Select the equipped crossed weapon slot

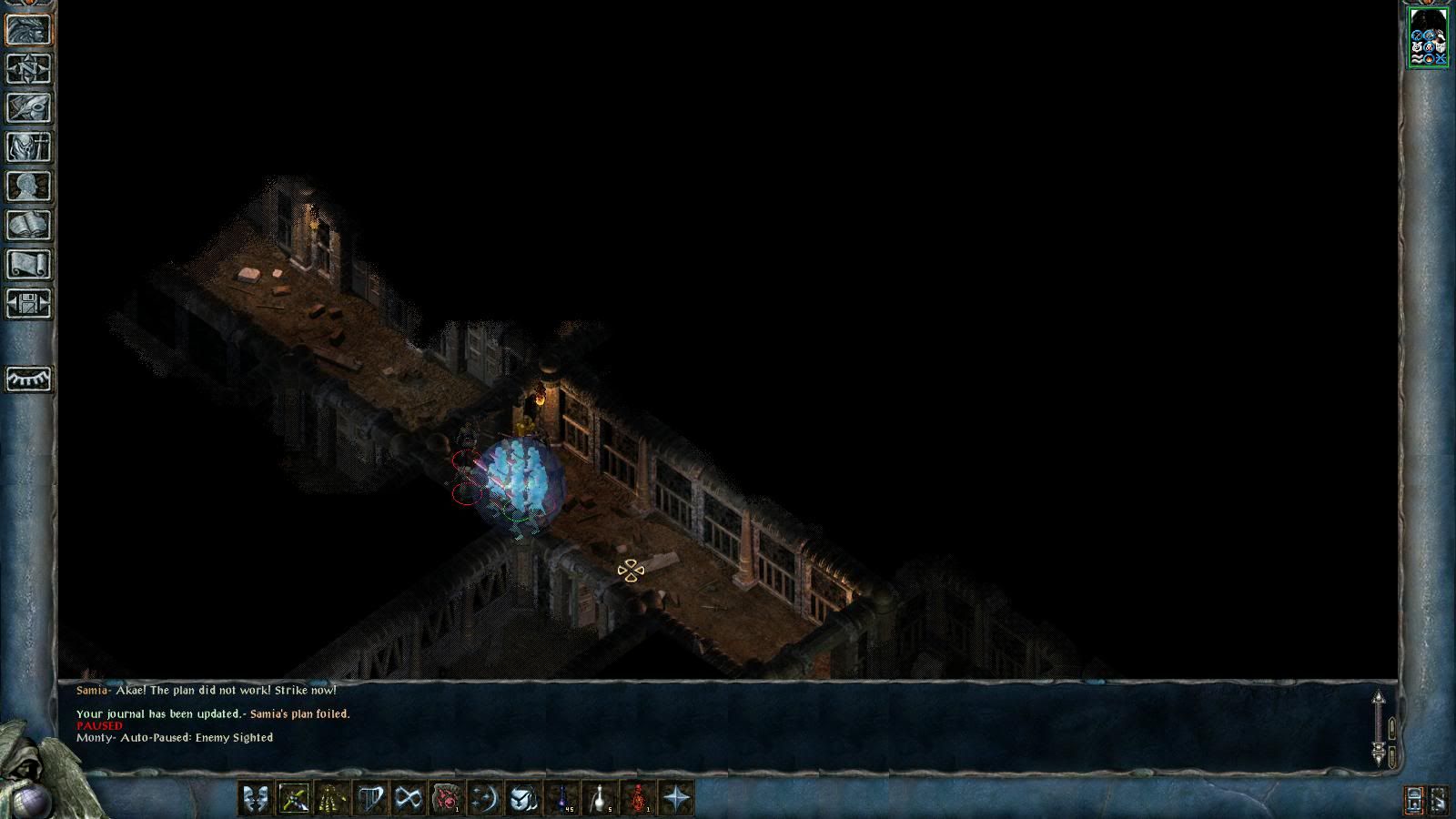294,798
